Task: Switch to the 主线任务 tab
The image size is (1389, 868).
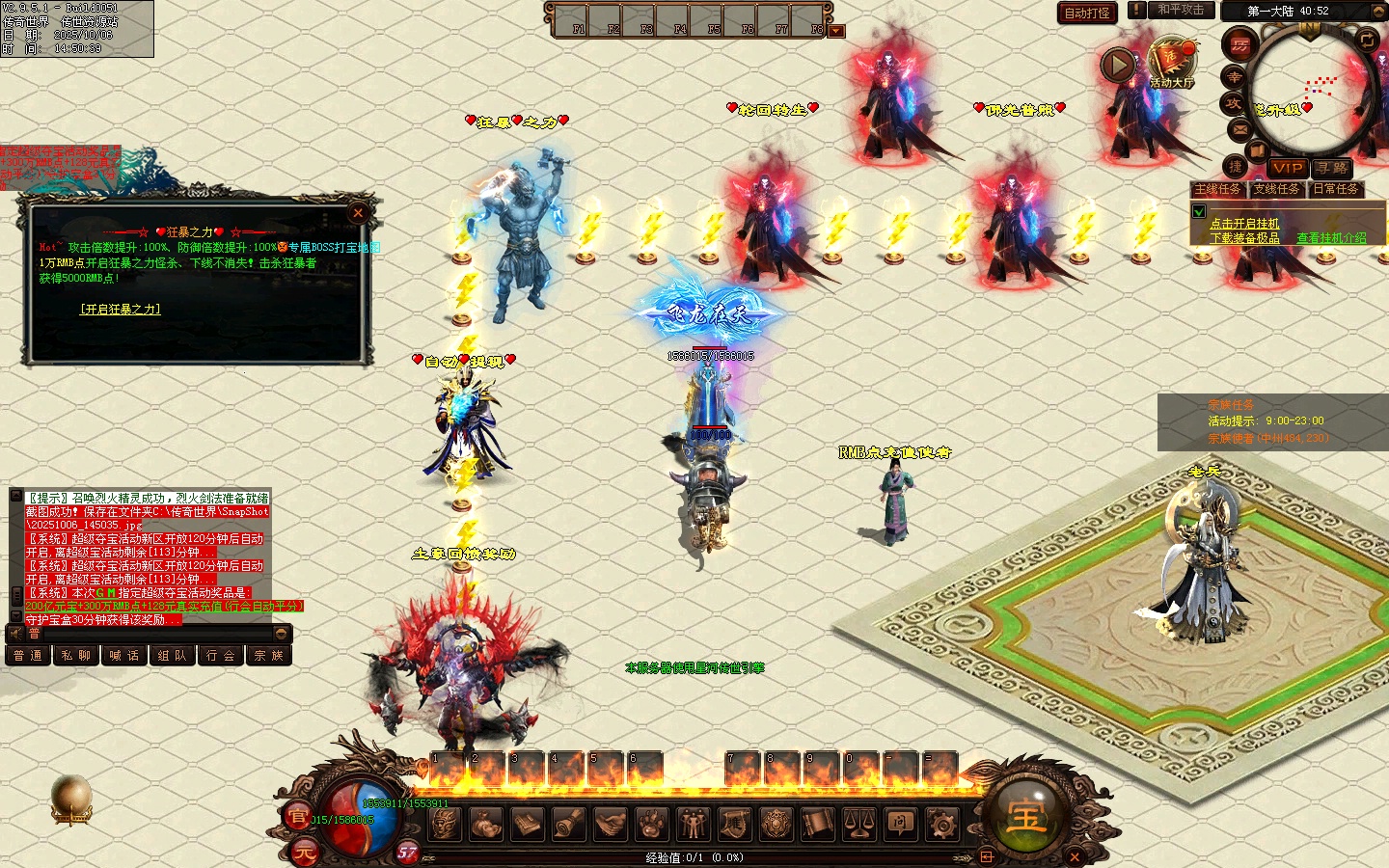Action: (1217, 189)
